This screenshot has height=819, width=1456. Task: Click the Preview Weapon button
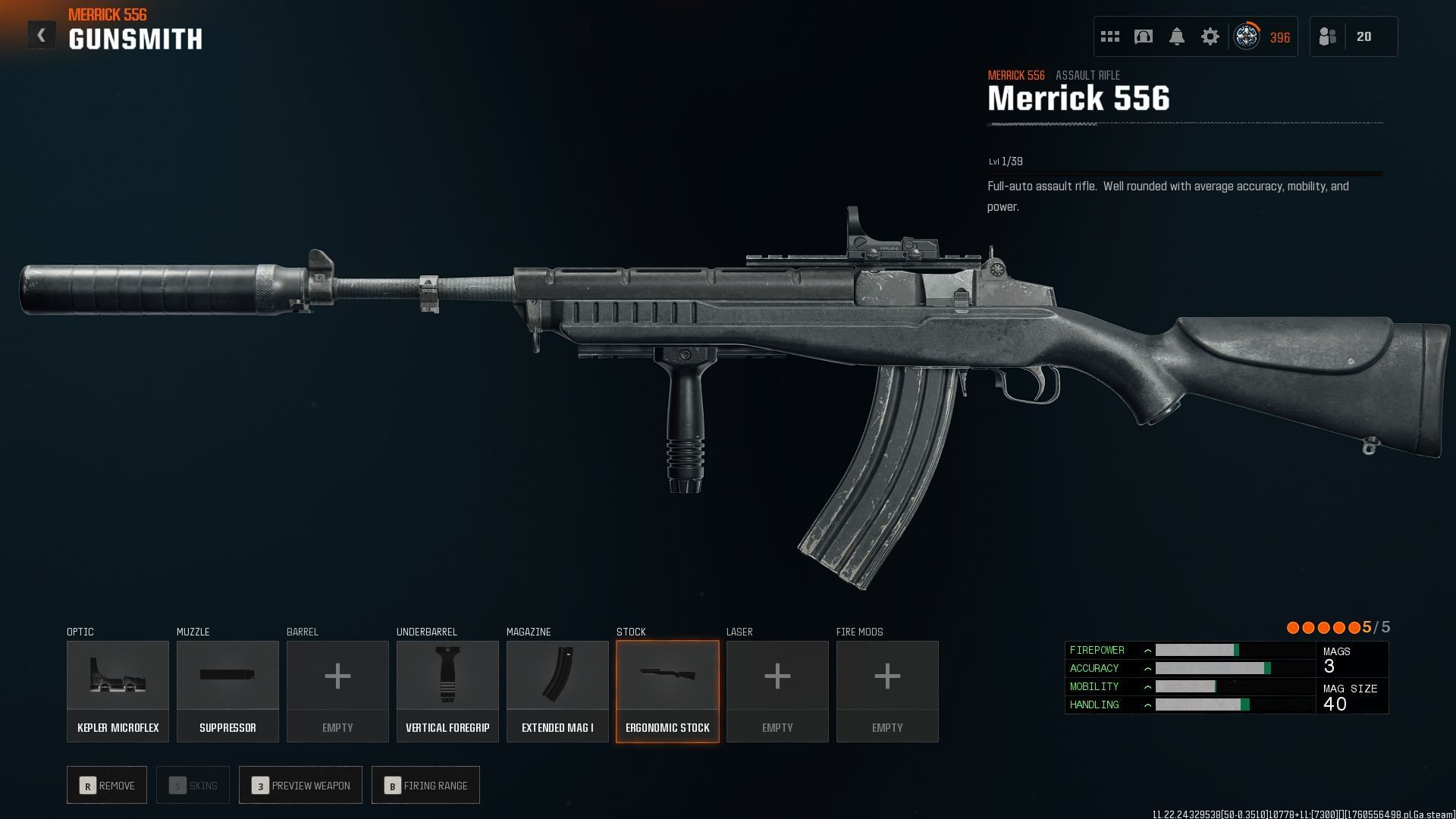point(300,786)
